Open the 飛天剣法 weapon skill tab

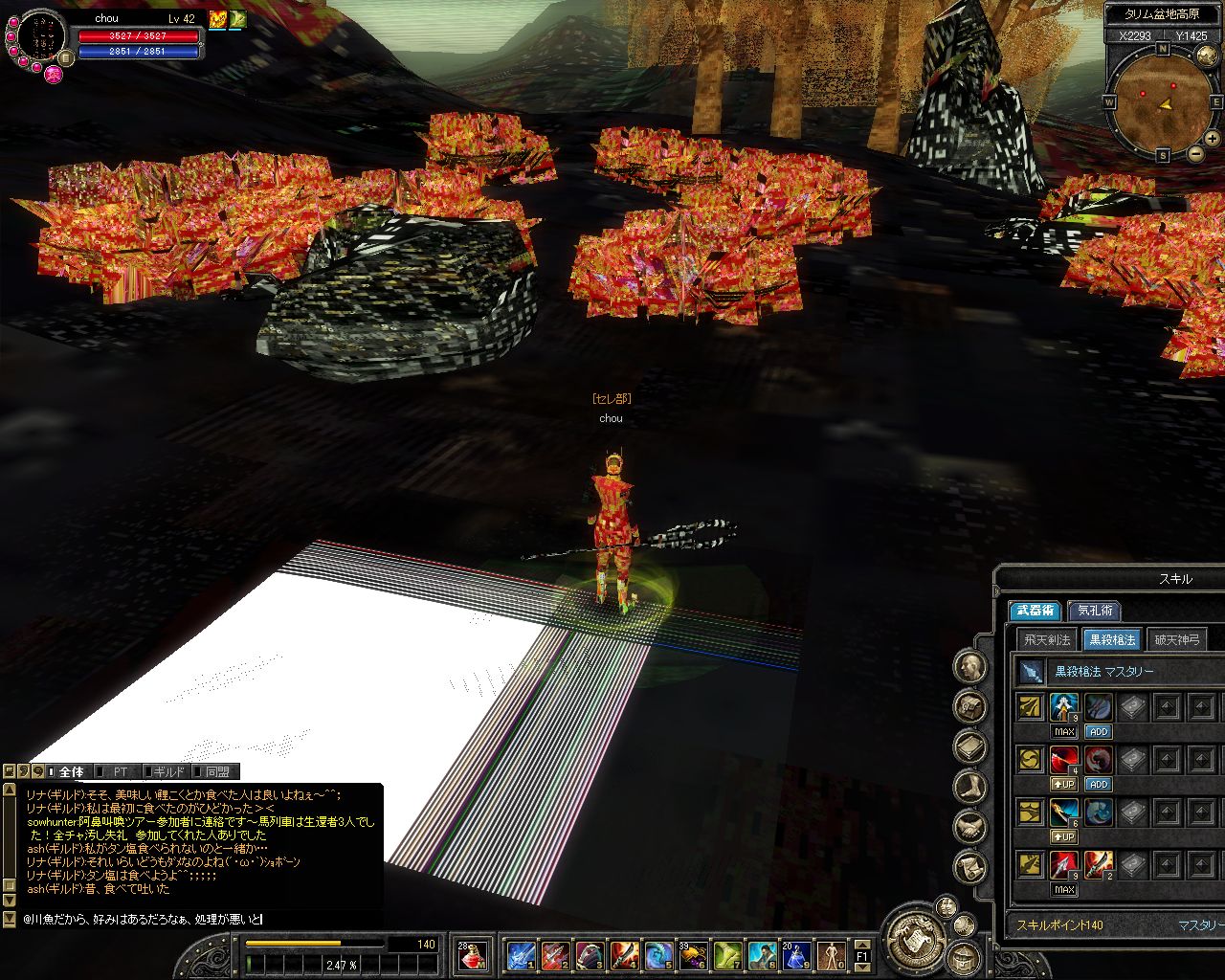coord(1046,639)
